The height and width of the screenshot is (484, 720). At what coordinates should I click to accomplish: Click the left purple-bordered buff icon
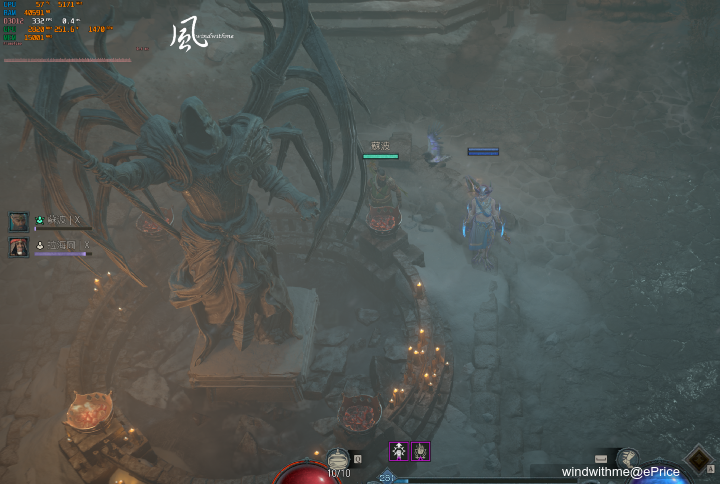pos(399,451)
